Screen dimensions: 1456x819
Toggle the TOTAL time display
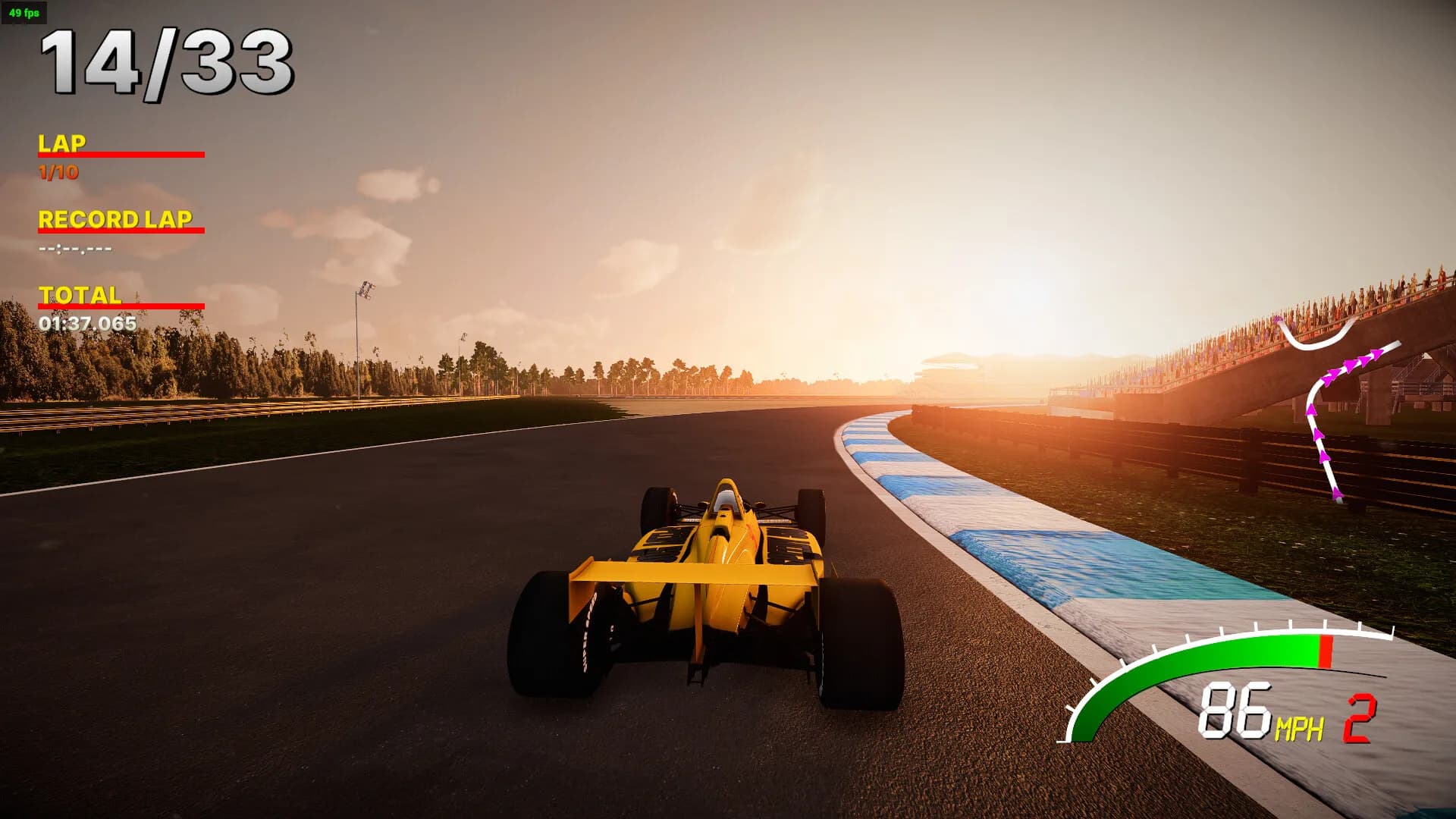point(80,296)
